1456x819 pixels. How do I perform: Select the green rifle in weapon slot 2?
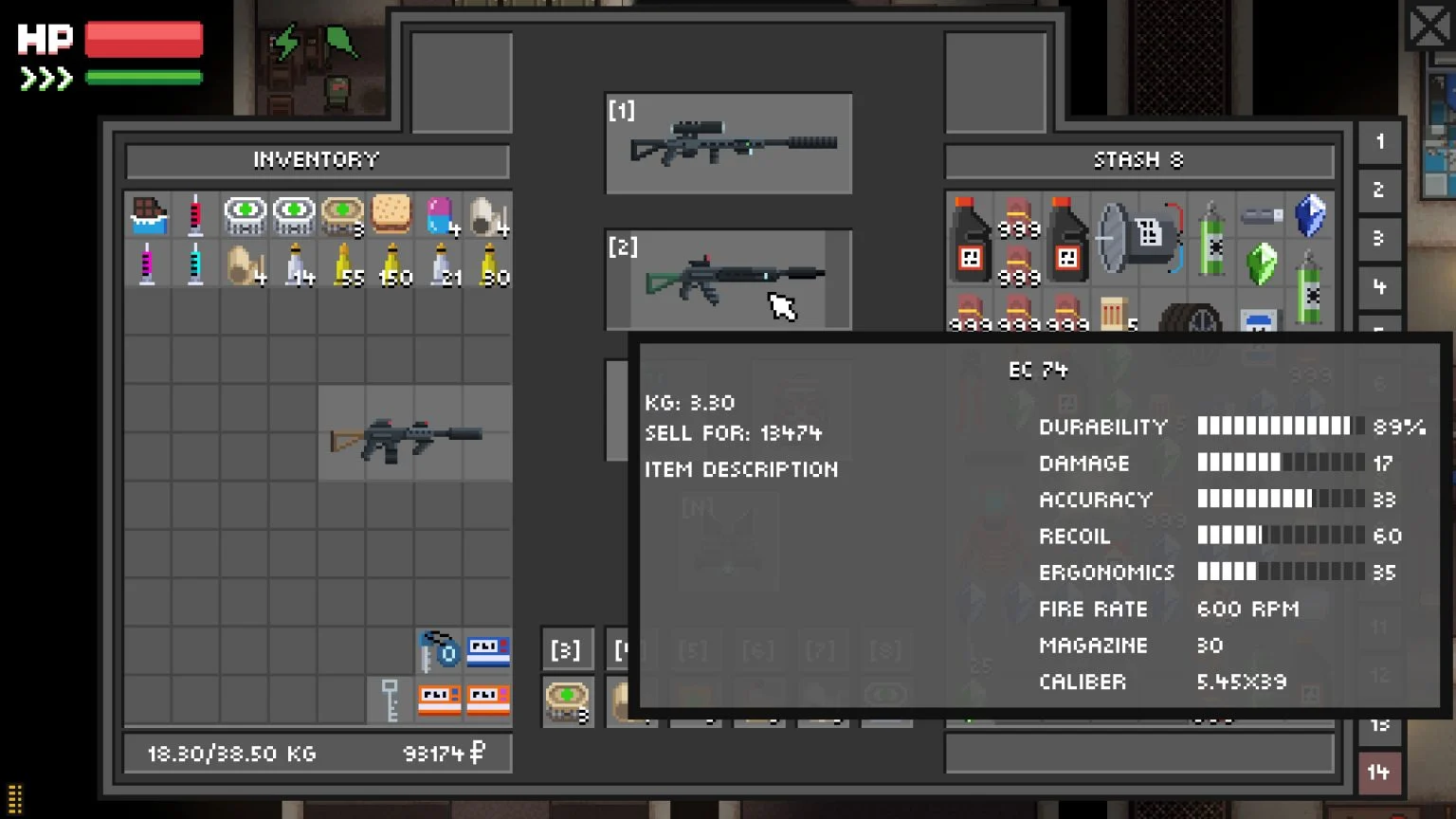click(728, 279)
